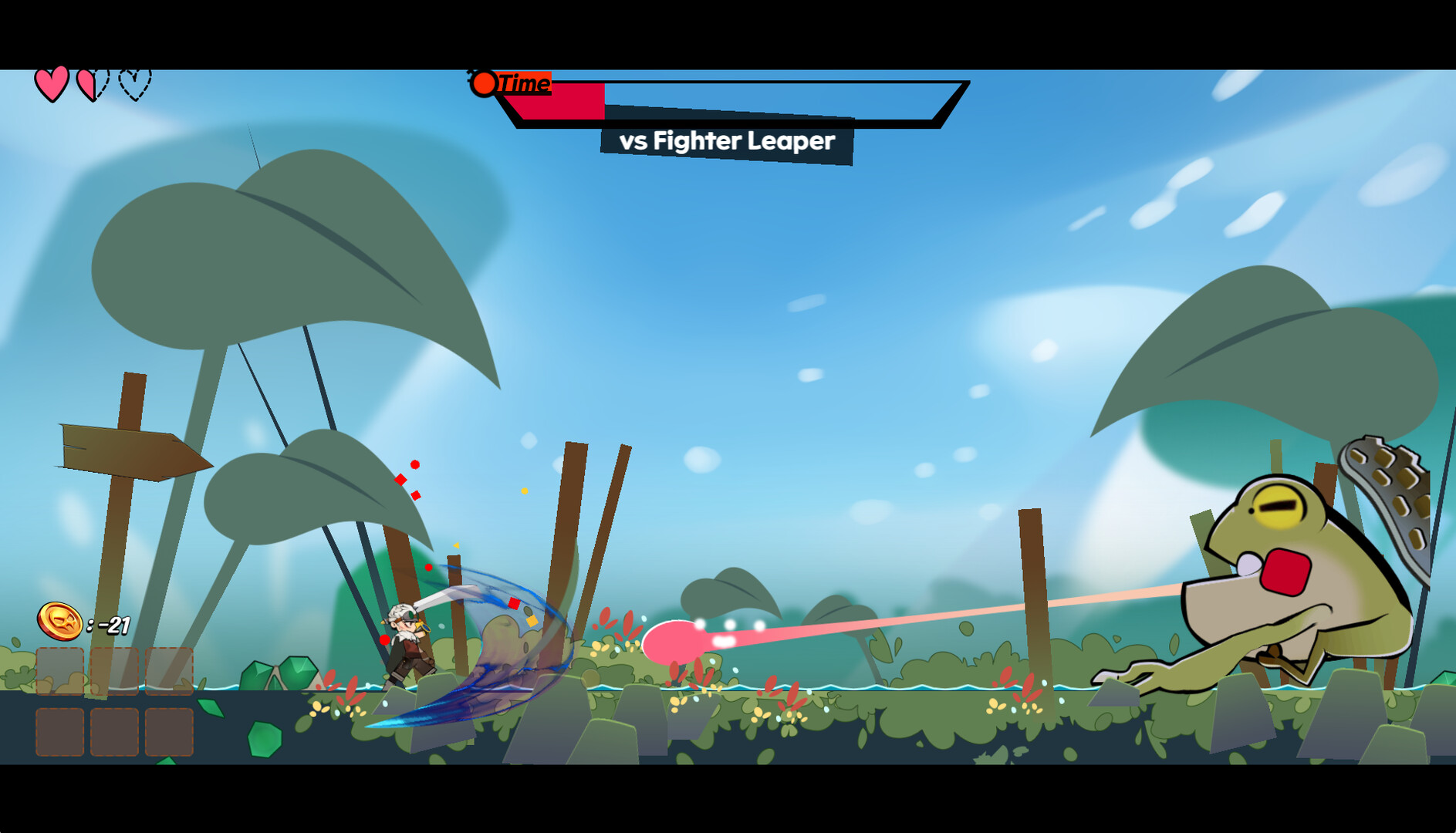Open the last brown slot in bottom row
Image resolution: width=1456 pixels, height=833 pixels.
click(x=170, y=731)
